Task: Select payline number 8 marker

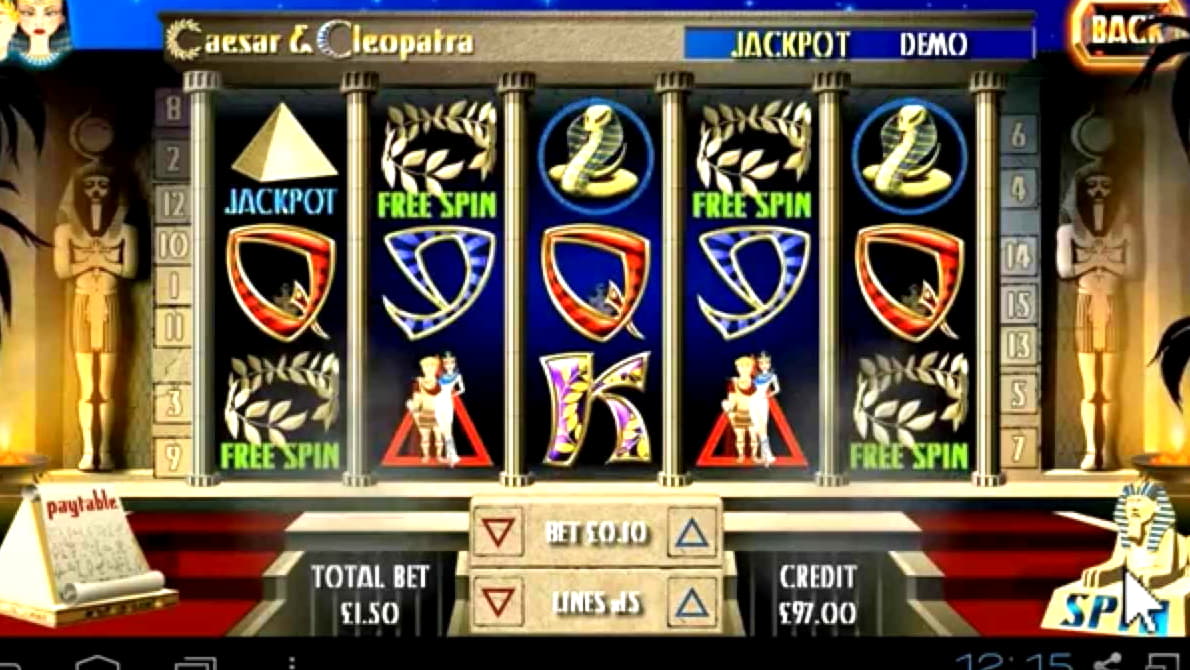Action: [172, 108]
